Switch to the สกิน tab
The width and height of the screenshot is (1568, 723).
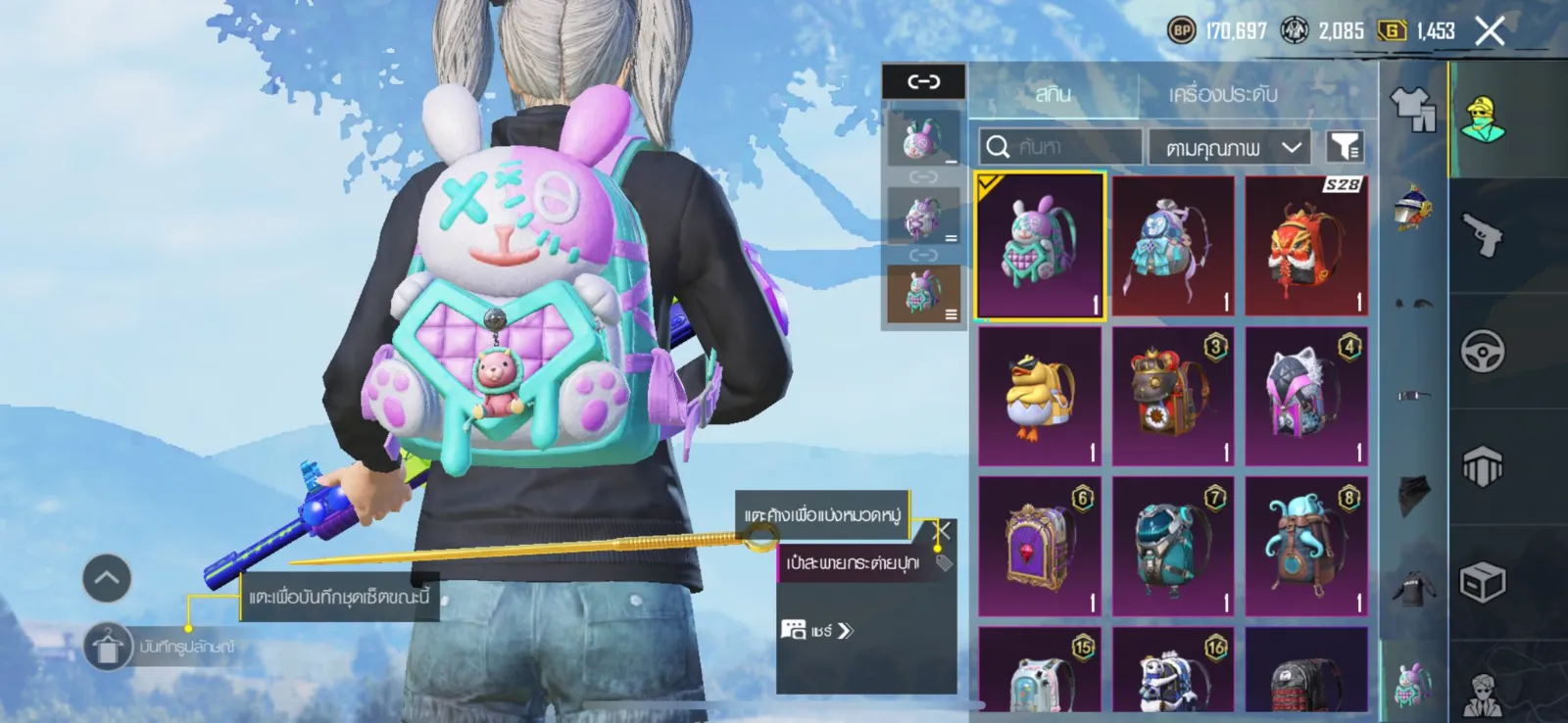[x=1053, y=94]
